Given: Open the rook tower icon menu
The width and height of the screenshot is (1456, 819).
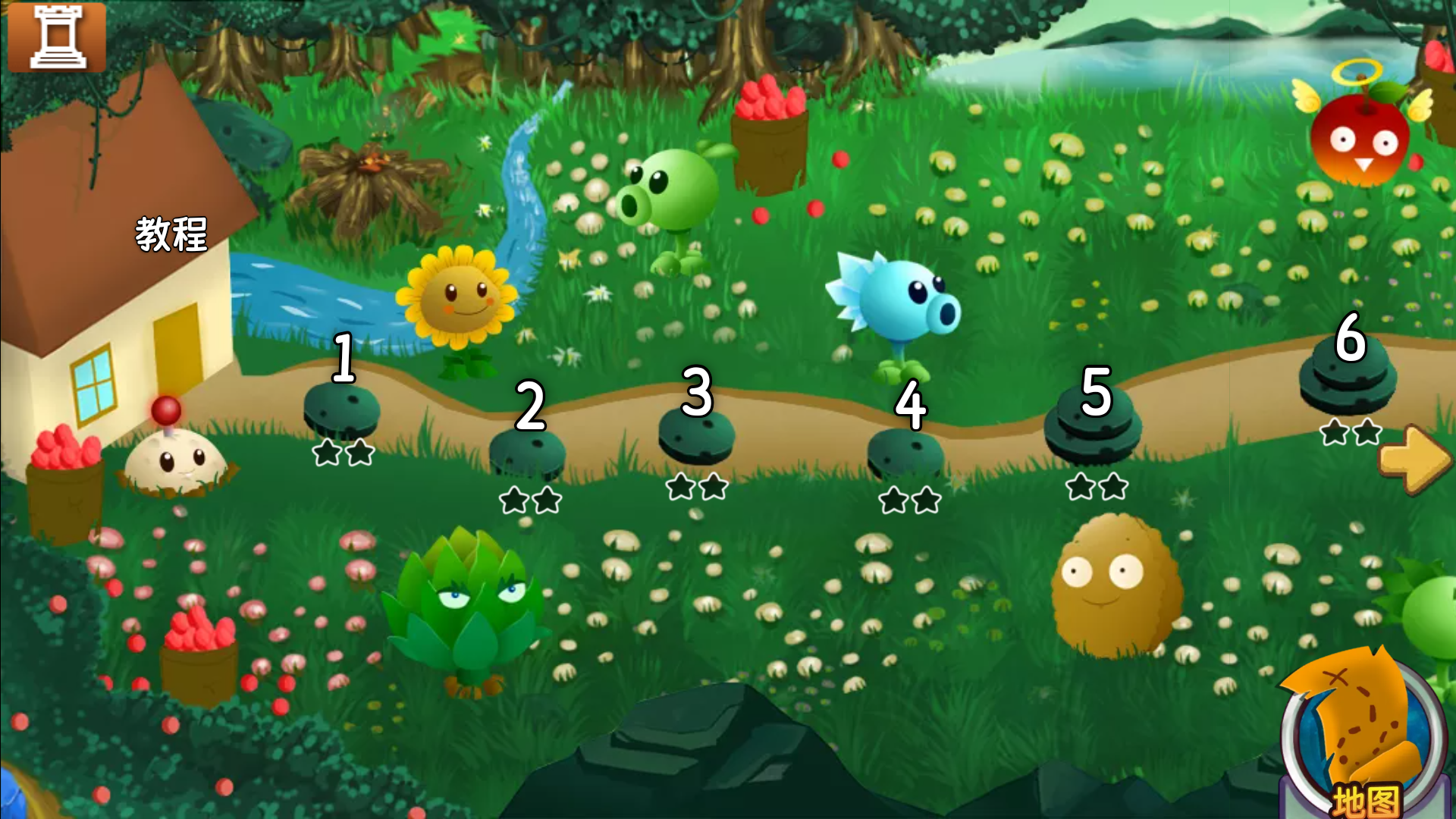Looking at the screenshot, I should [57, 36].
